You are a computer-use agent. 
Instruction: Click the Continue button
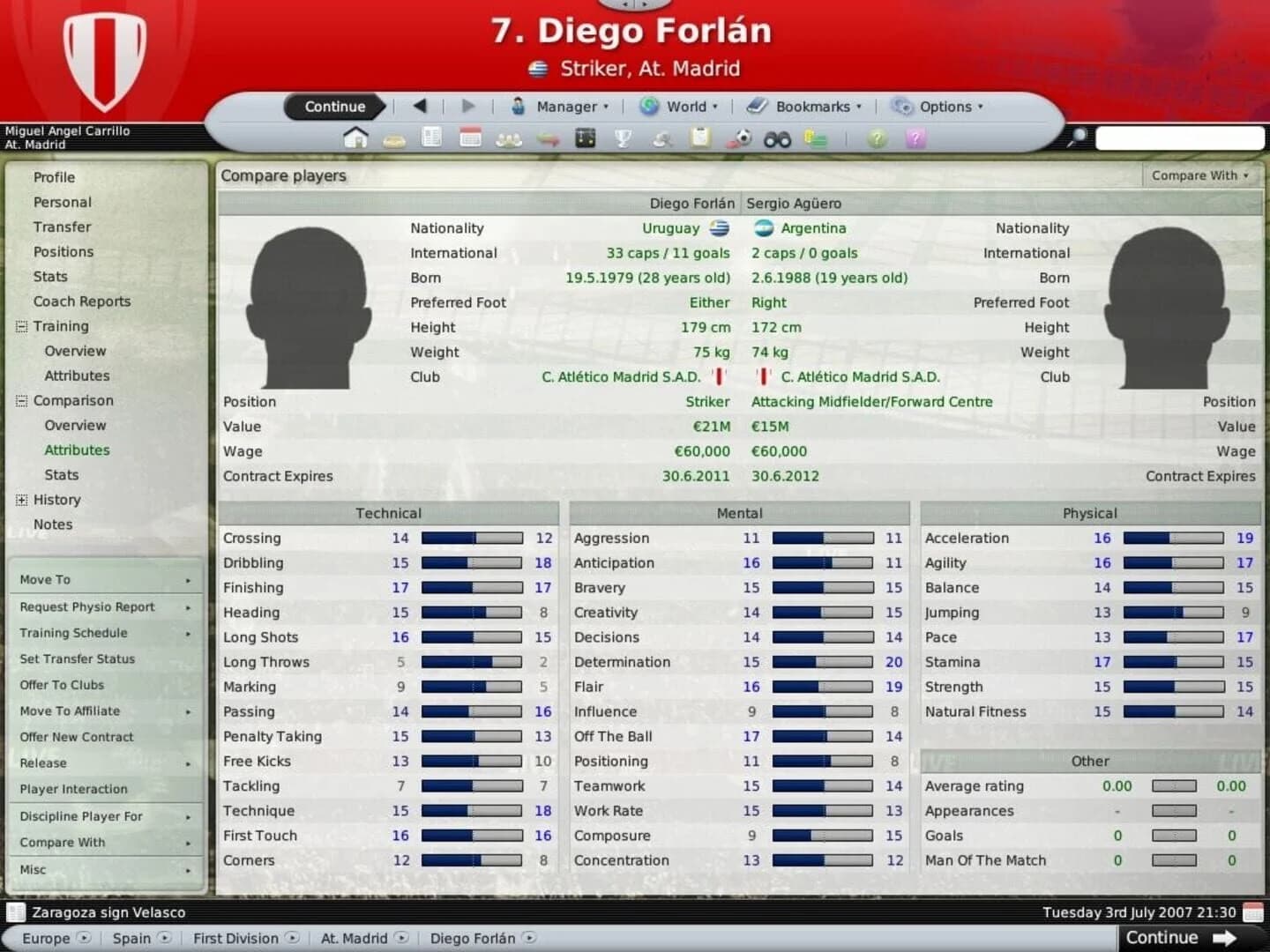click(x=333, y=106)
